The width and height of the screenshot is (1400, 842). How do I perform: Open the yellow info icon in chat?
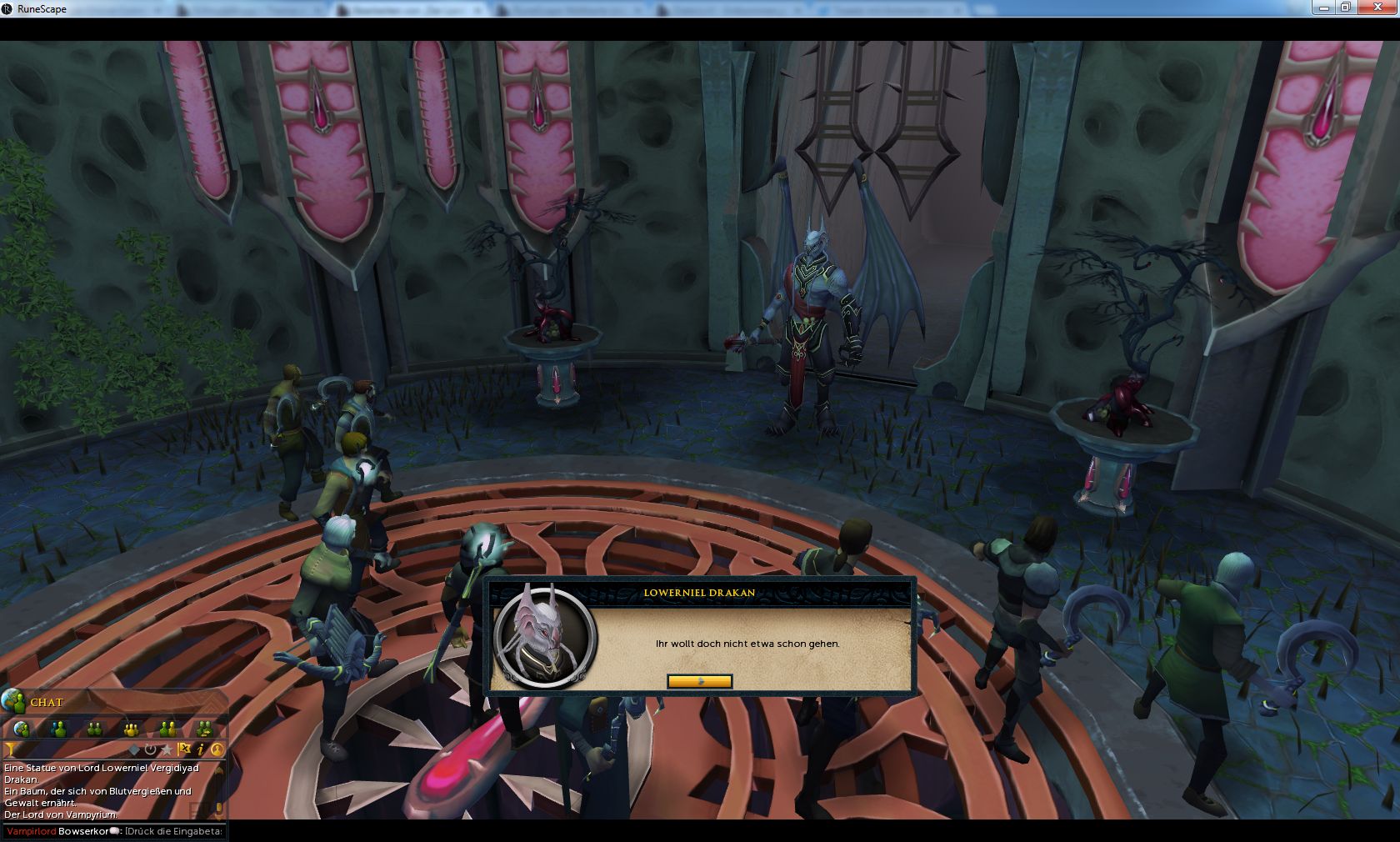[x=201, y=749]
